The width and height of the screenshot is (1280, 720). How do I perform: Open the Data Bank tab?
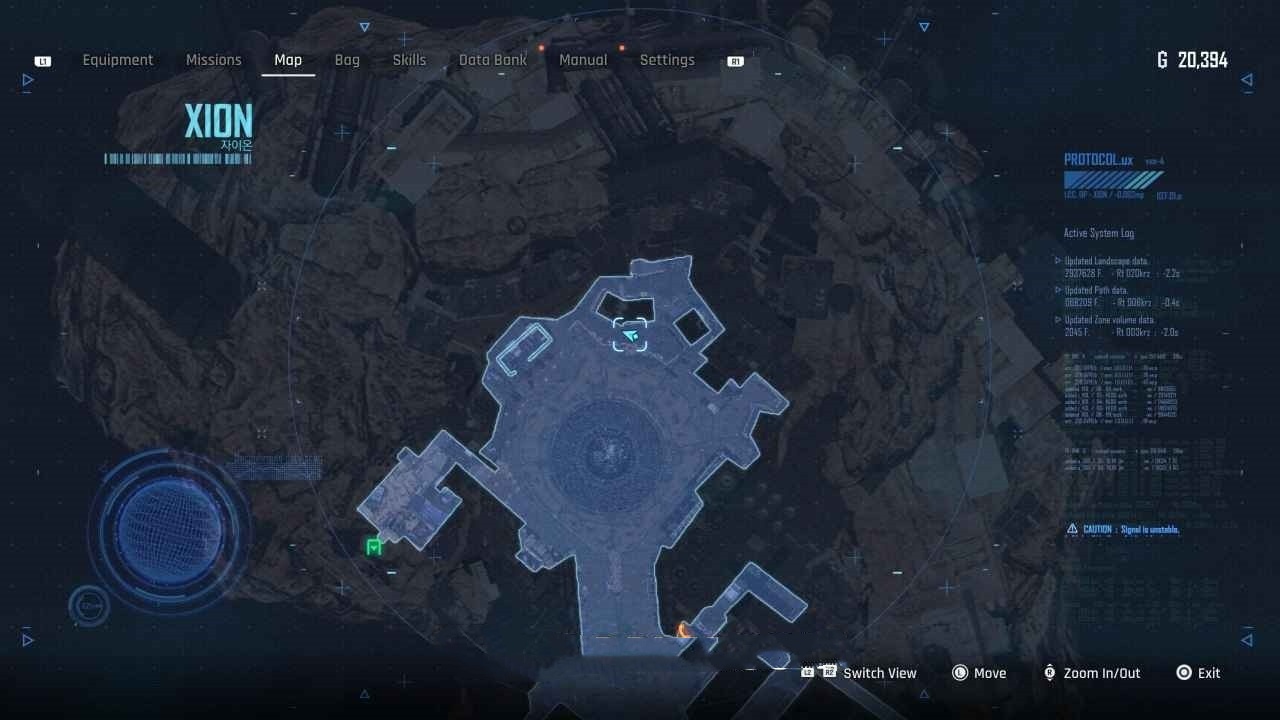[493, 60]
